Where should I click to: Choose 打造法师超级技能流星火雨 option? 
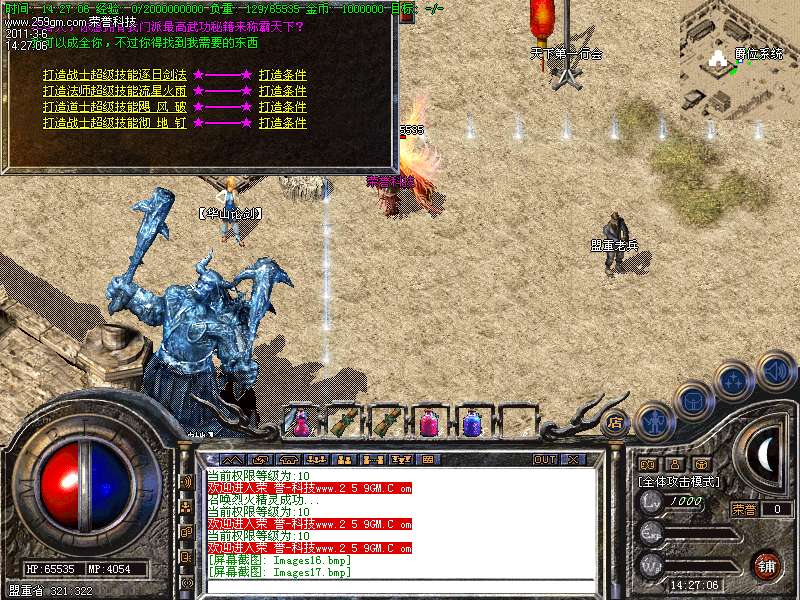[x=115, y=91]
